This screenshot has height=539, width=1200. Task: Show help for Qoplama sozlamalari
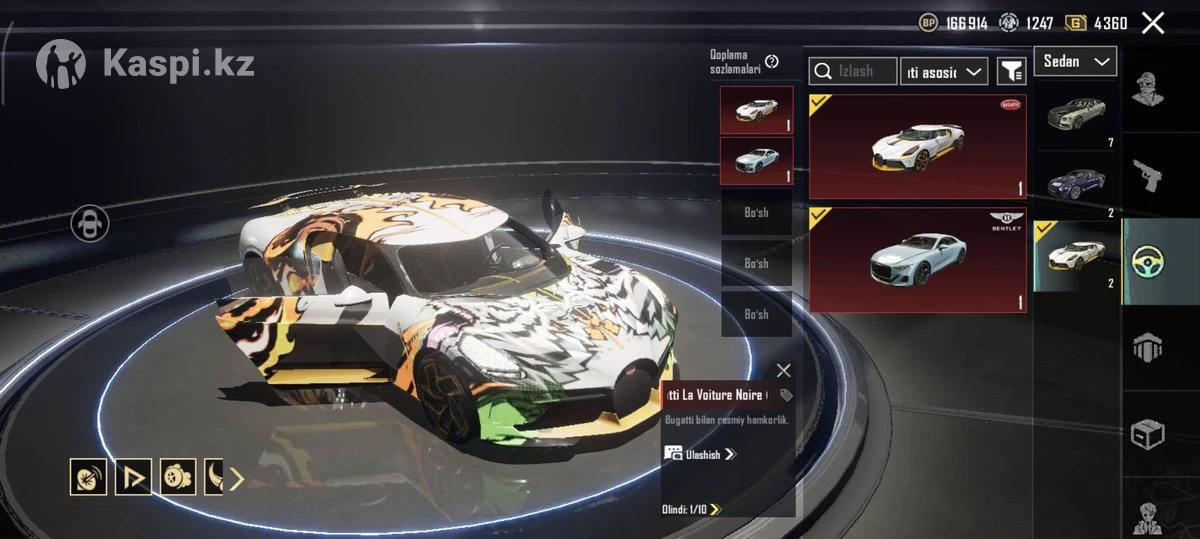coord(772,62)
